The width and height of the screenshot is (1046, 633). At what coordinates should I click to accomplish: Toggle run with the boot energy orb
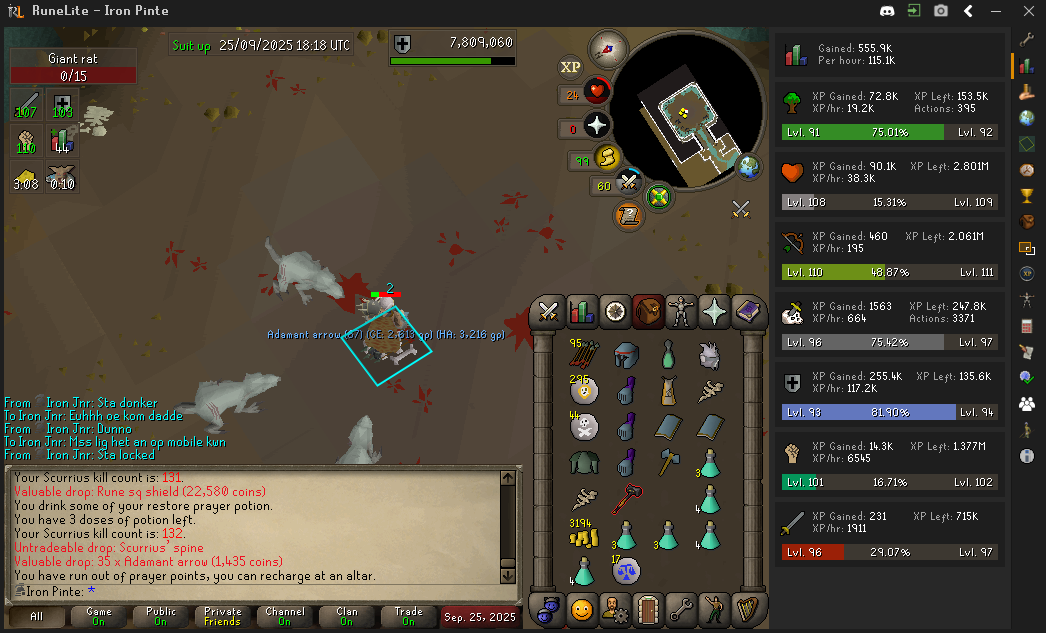(x=606, y=157)
